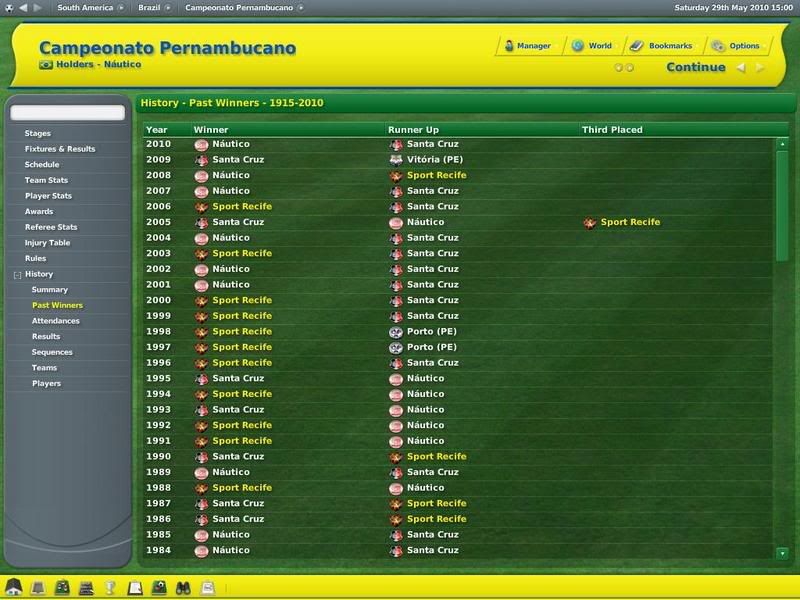Go to Referee Stats
This screenshot has height=600, width=800.
(51, 227)
